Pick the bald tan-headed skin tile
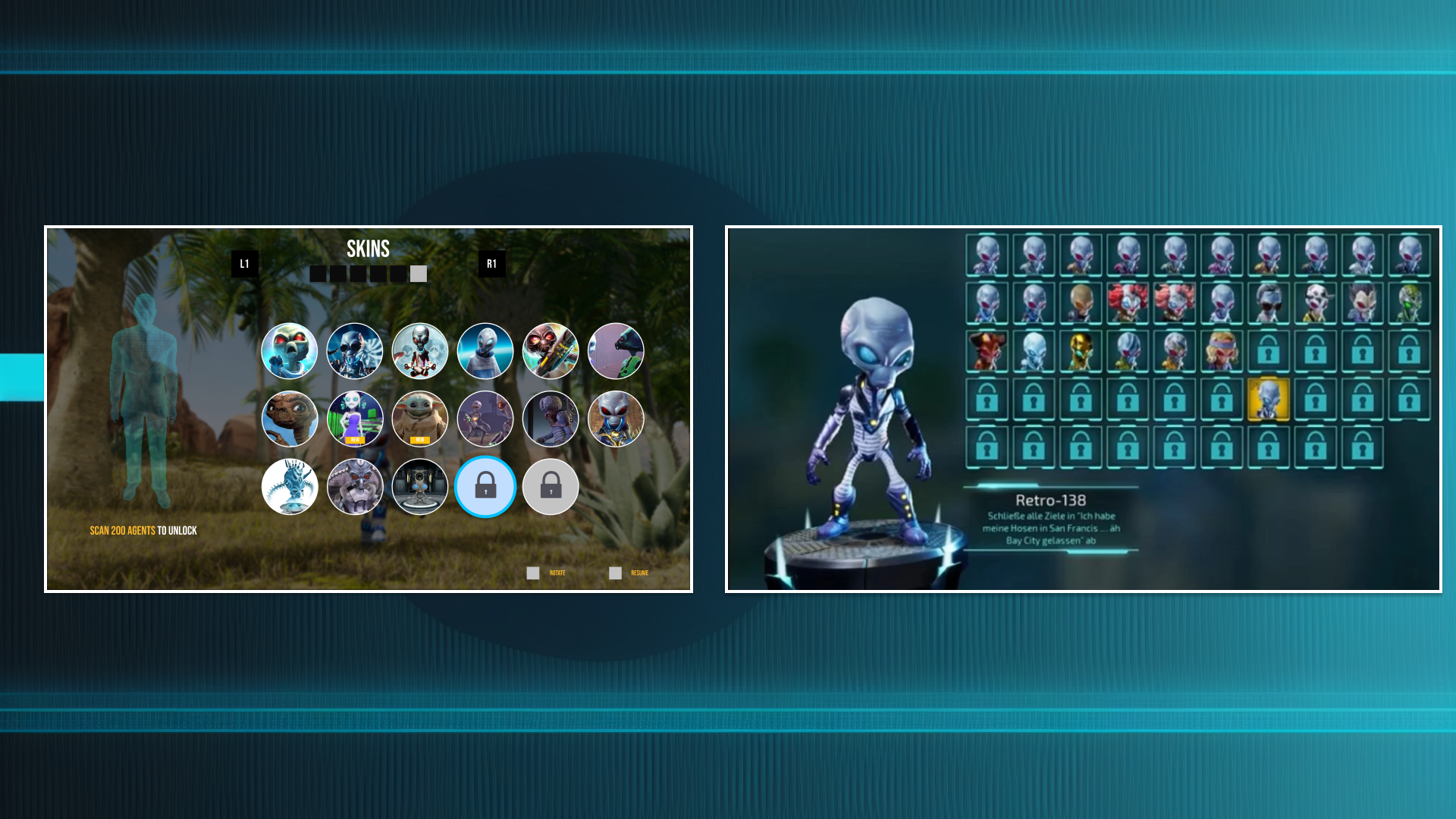Image resolution: width=1456 pixels, height=819 pixels. click(1081, 303)
